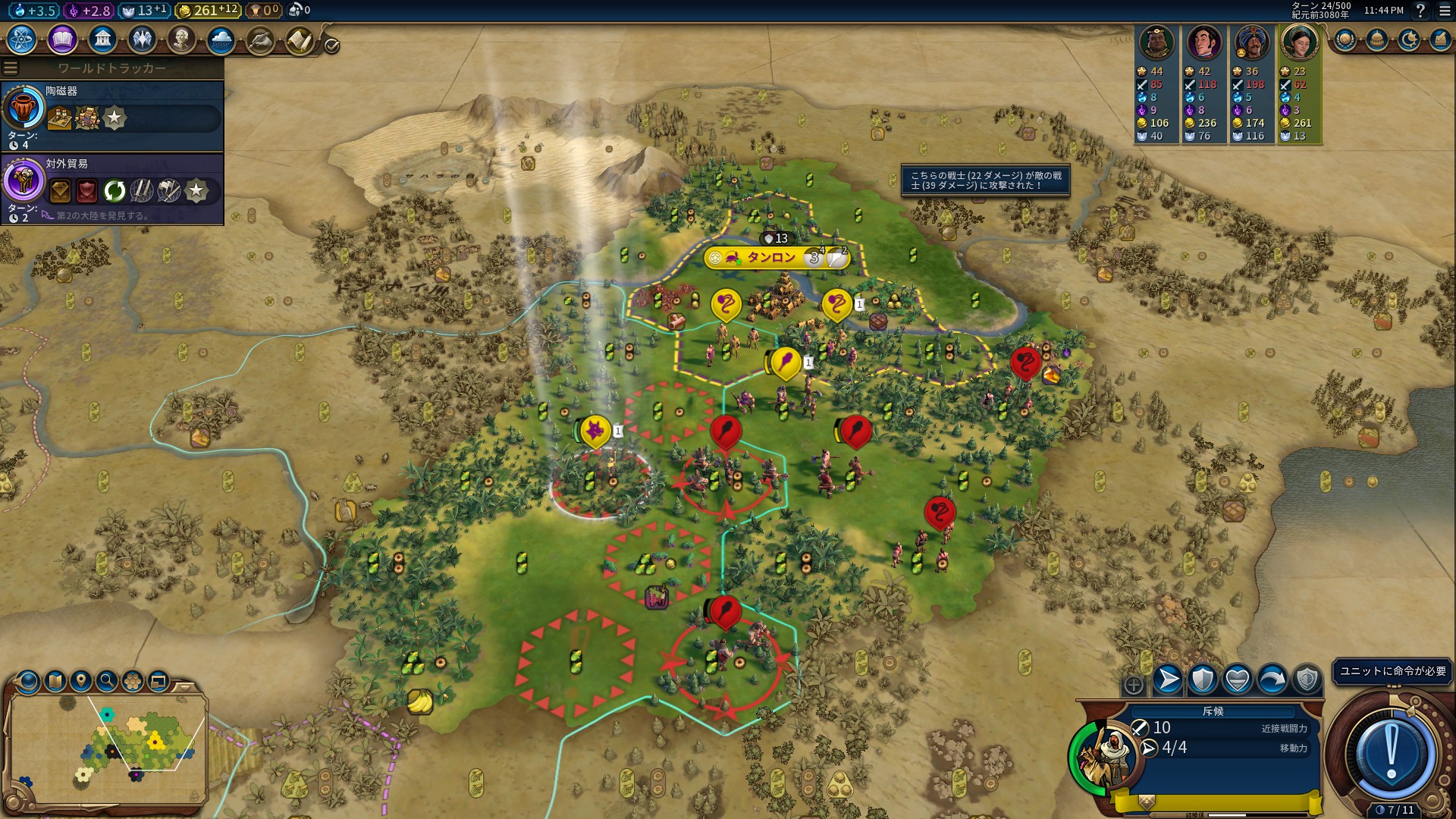Skip the scout's turn with the curved arrow
The width and height of the screenshot is (1456, 819).
coord(1272,679)
